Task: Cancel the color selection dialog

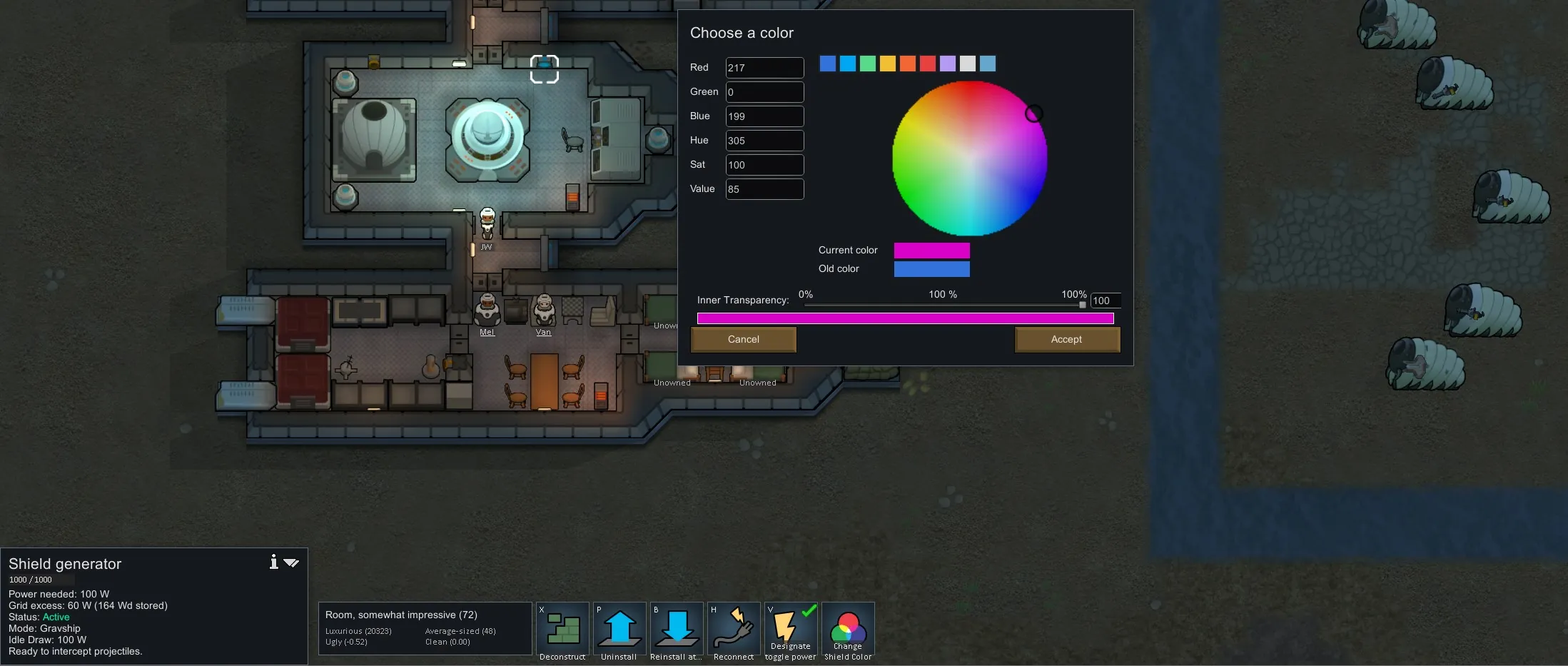Action: tap(743, 340)
